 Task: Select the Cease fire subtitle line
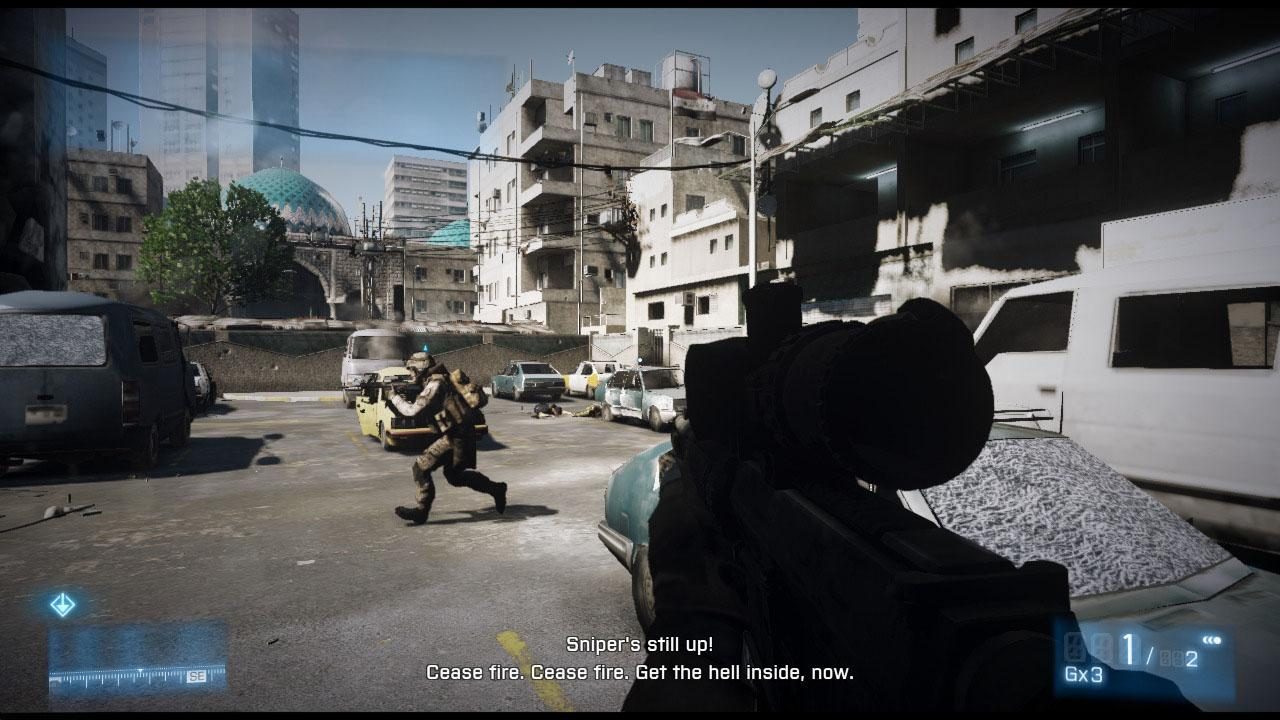coord(638,672)
